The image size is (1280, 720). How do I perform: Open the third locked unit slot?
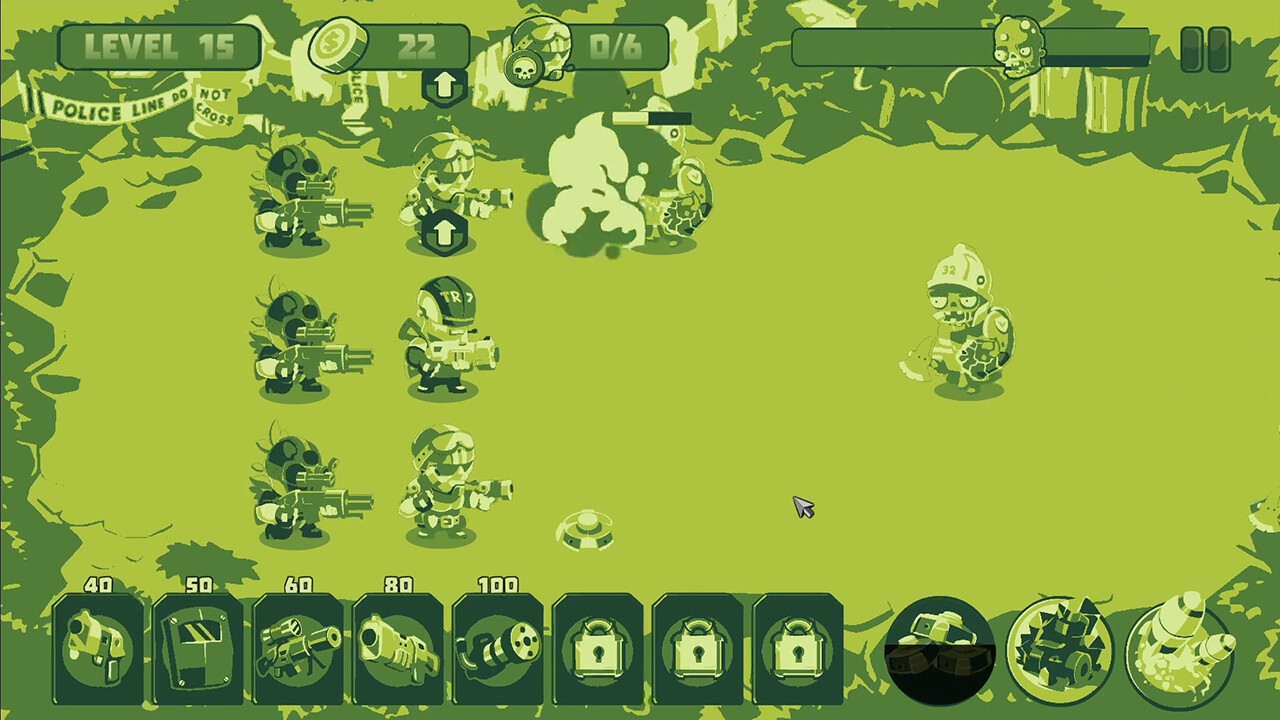click(797, 645)
